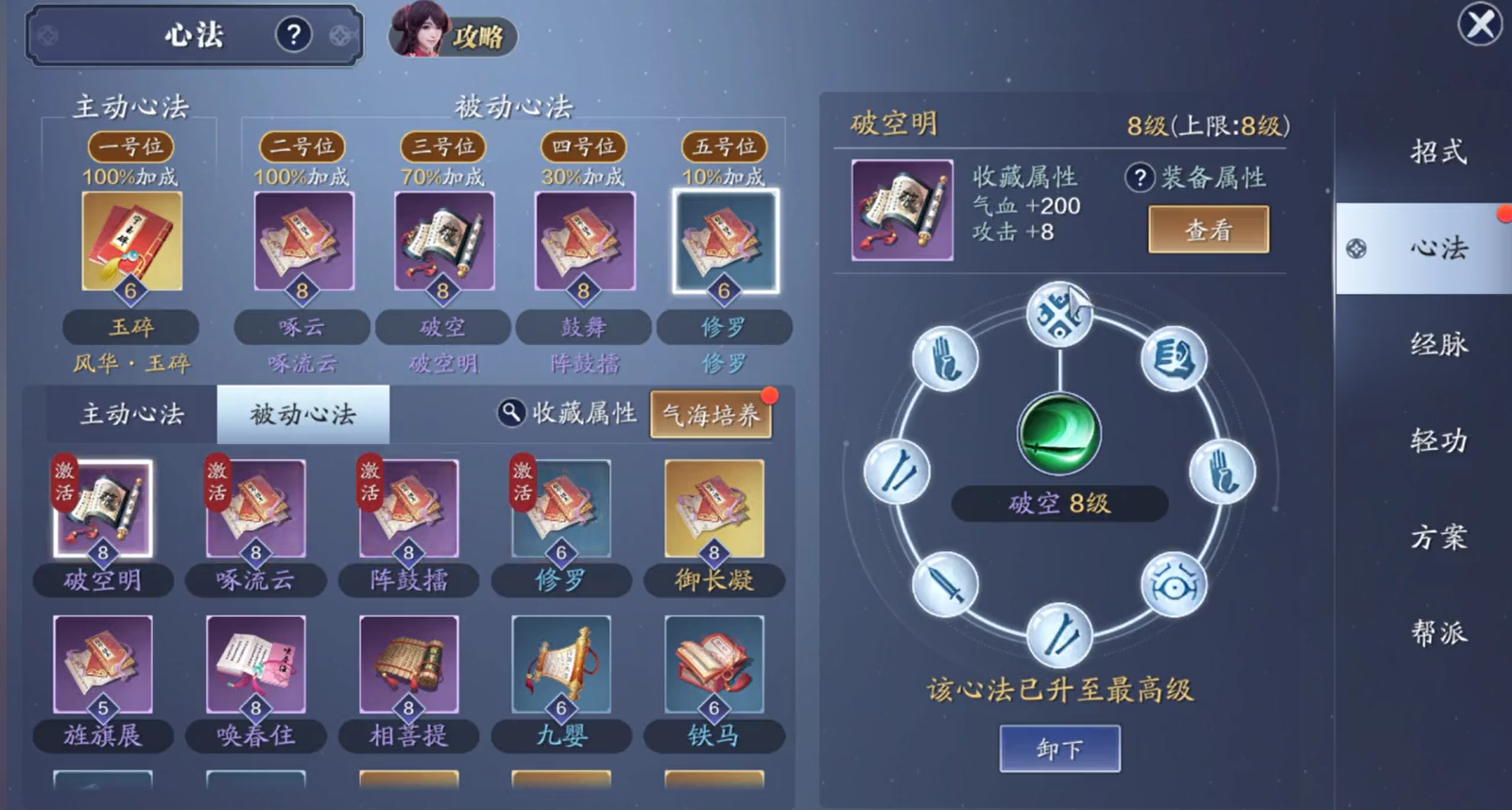Screen dimensions: 1512x810
Task: Select the sword node in the skill ring
Action: pyautogui.click(x=945, y=586)
